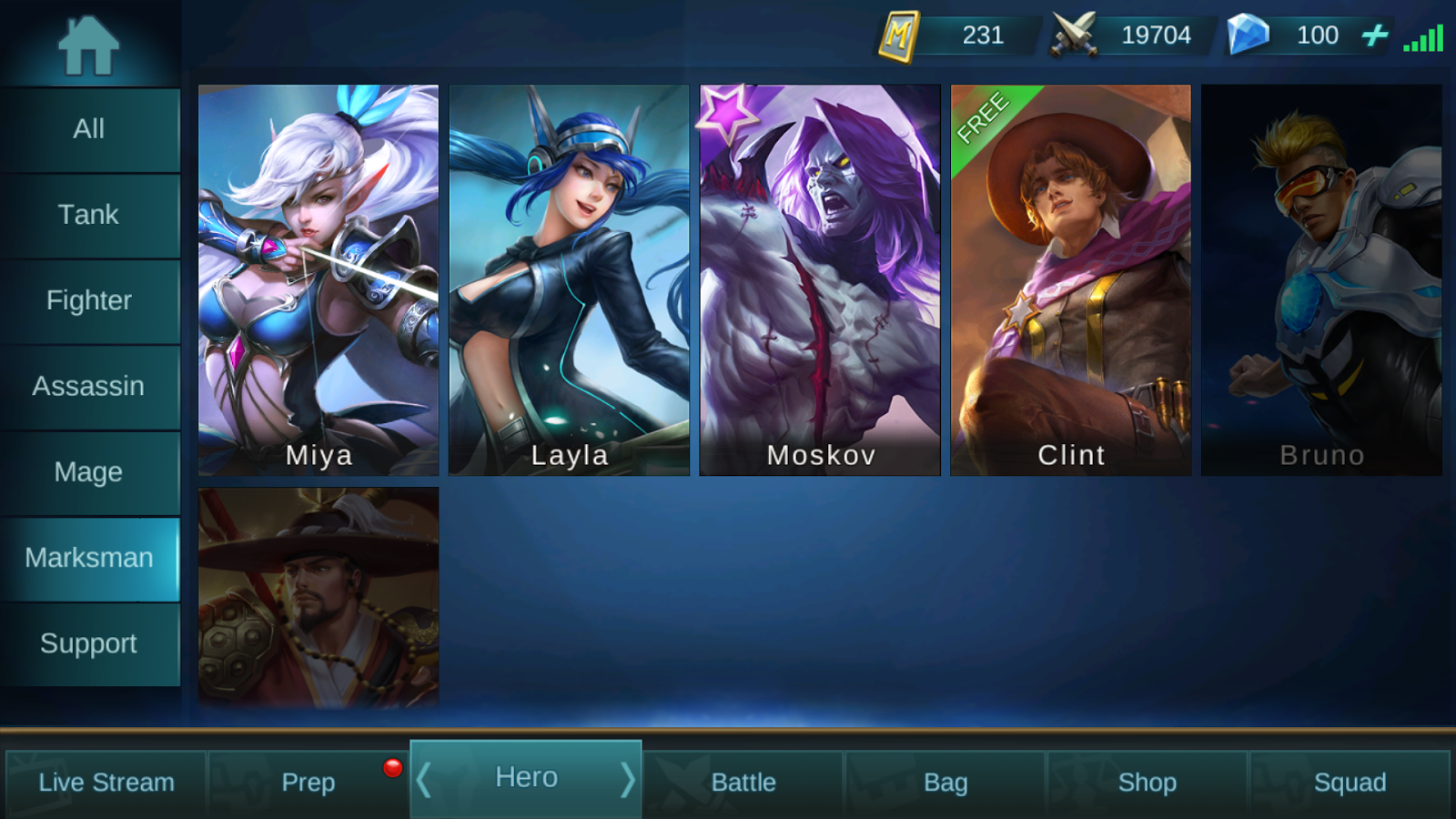1456x819 pixels.
Task: Click the red notification dot on Prep
Action: tap(392, 766)
